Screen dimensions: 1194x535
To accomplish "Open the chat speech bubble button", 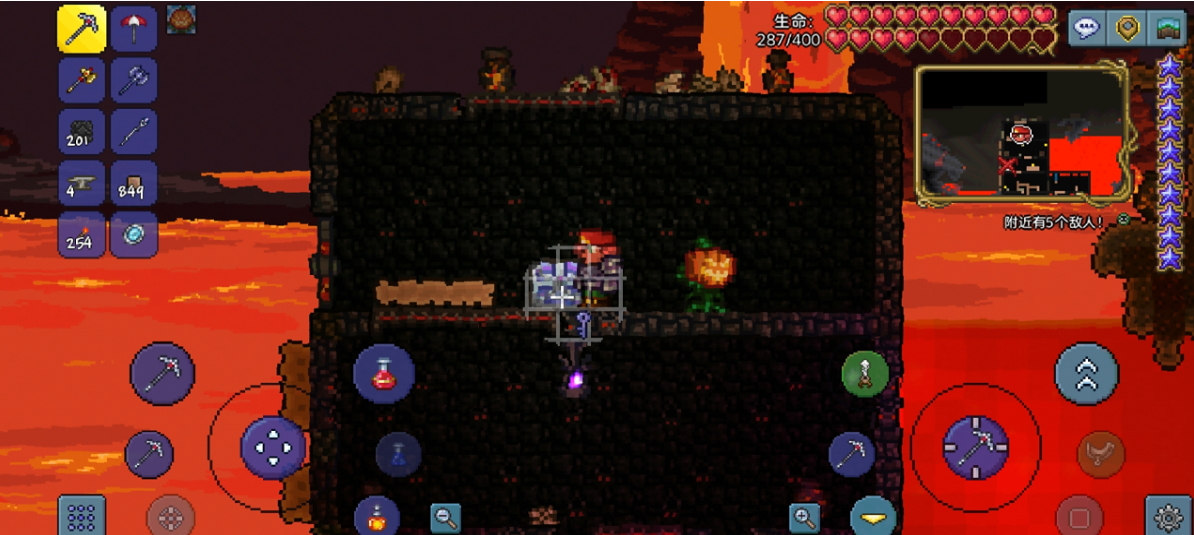I will [1087, 27].
